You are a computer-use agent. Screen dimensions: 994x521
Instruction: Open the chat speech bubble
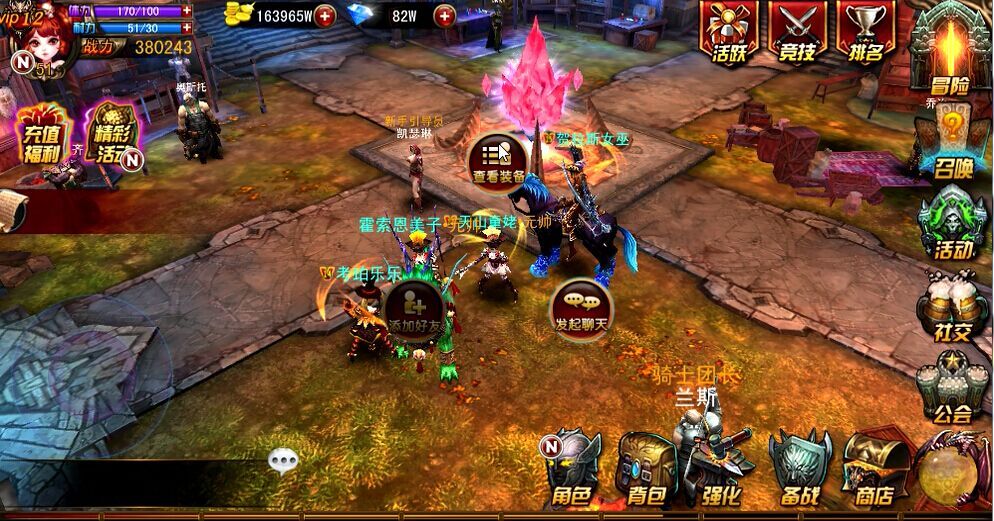point(283,460)
